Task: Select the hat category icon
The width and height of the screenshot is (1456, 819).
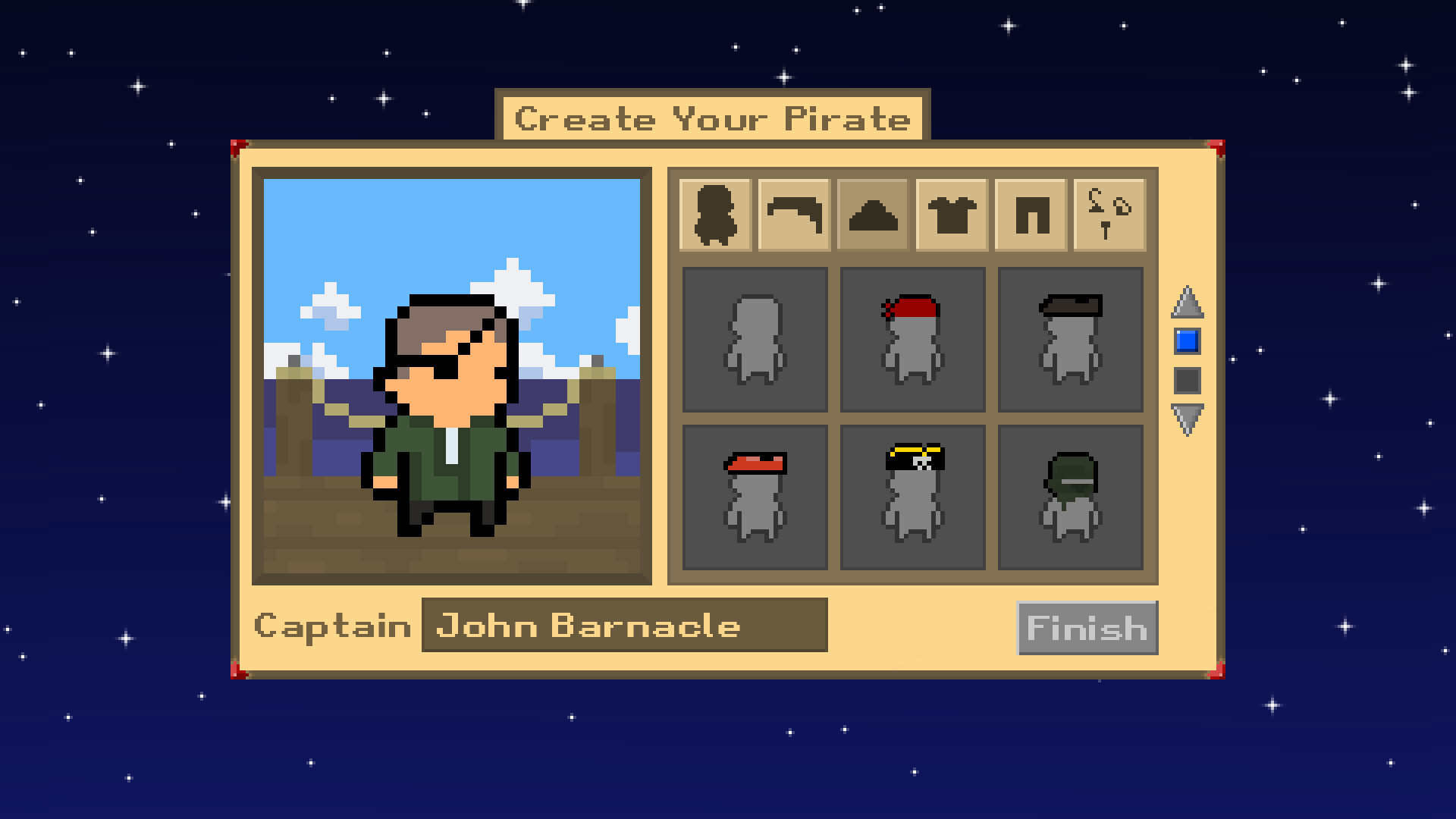Action: pyautogui.click(x=873, y=215)
